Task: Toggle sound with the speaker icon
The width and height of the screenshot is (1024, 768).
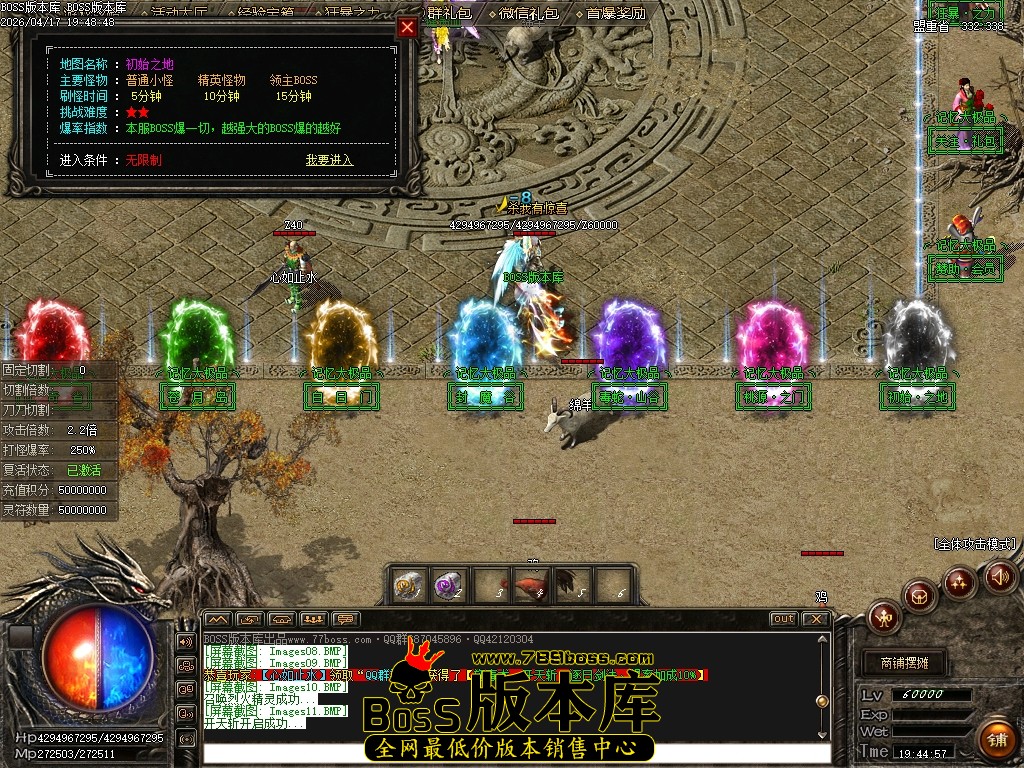Action: click(x=1000, y=576)
